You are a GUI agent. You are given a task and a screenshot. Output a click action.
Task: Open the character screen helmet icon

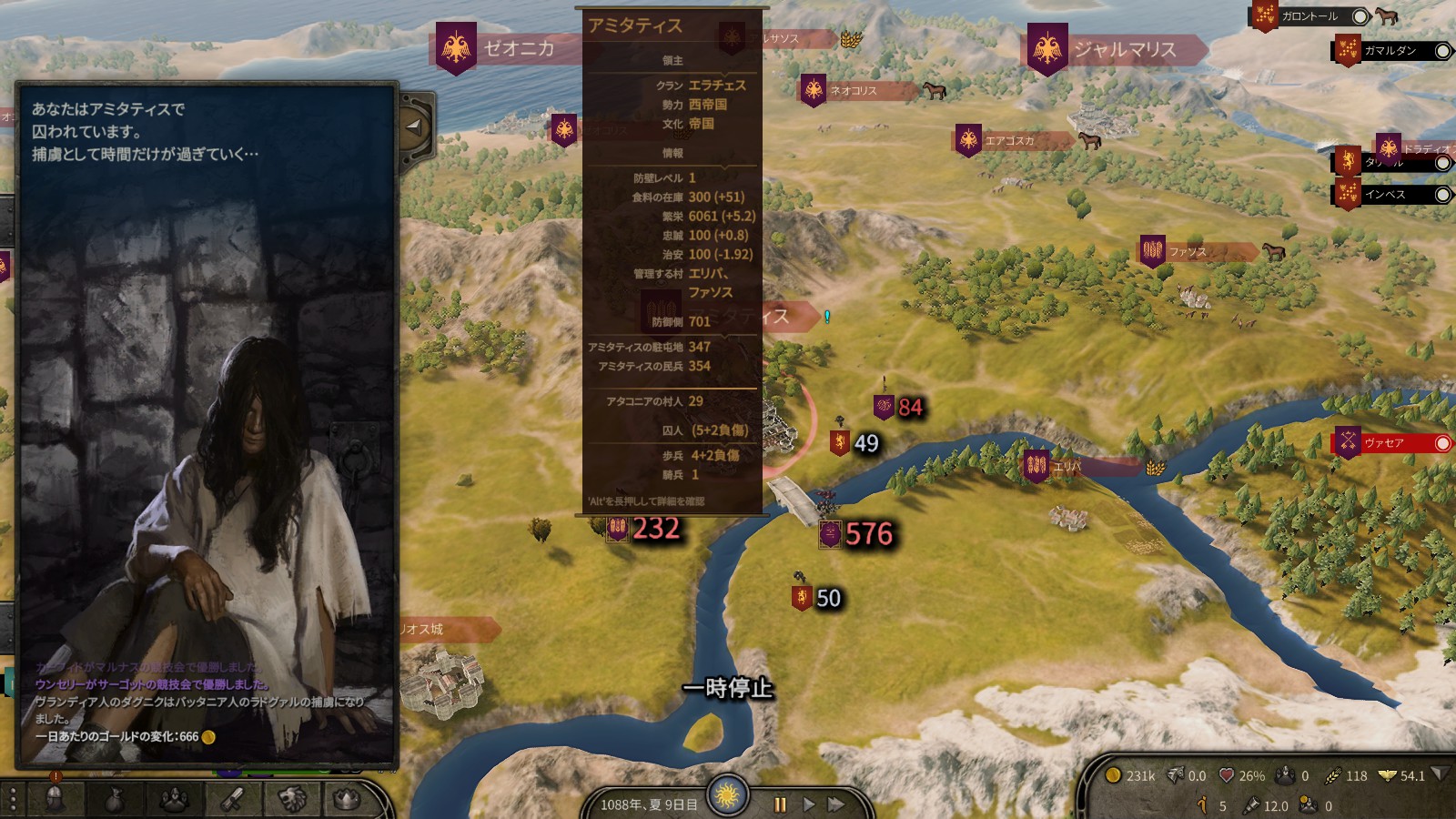pos(56,800)
